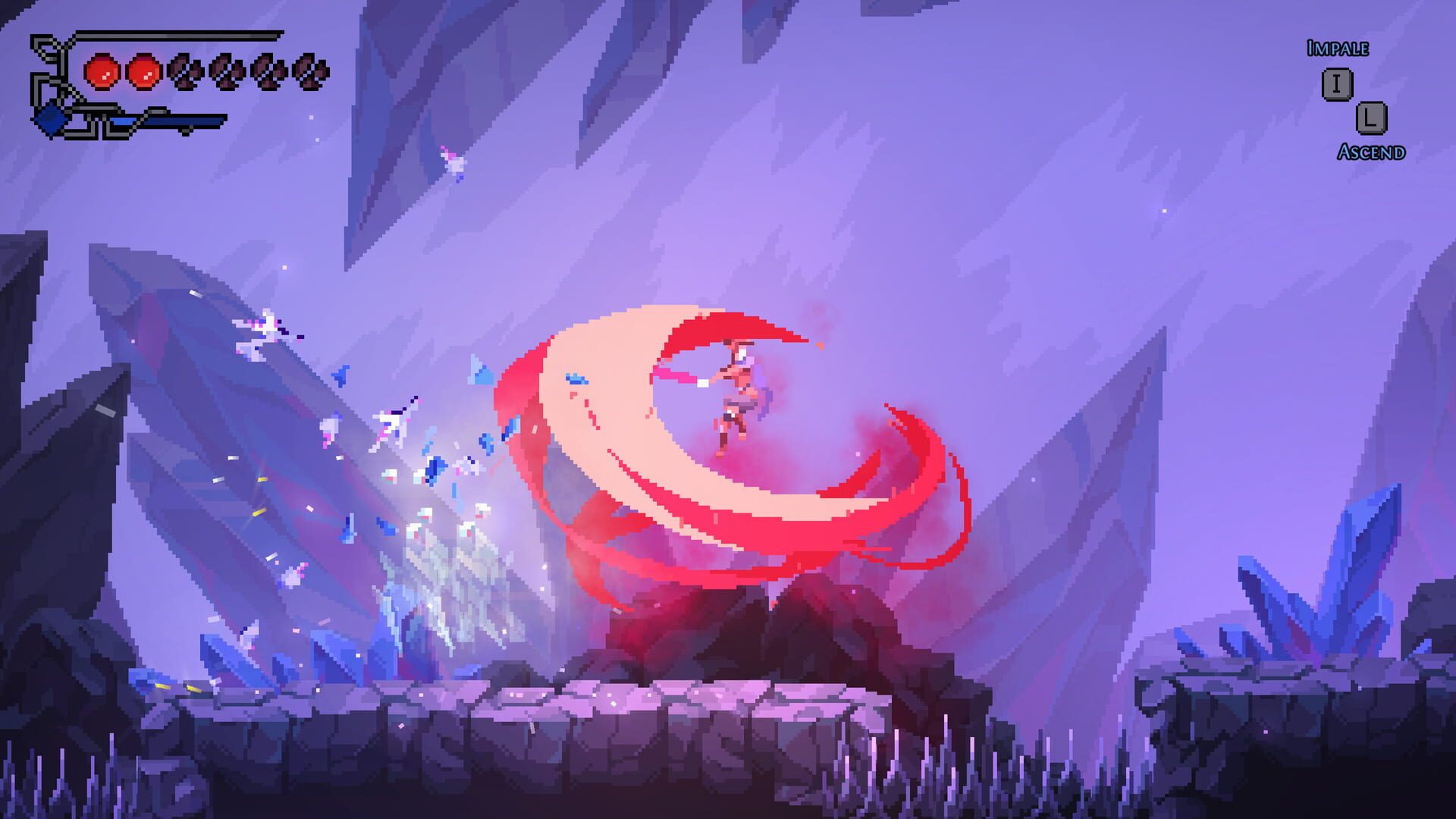Screen dimensions: 1456x819
Task: Toggle the Ascend ability via its label
Action: point(1371,152)
